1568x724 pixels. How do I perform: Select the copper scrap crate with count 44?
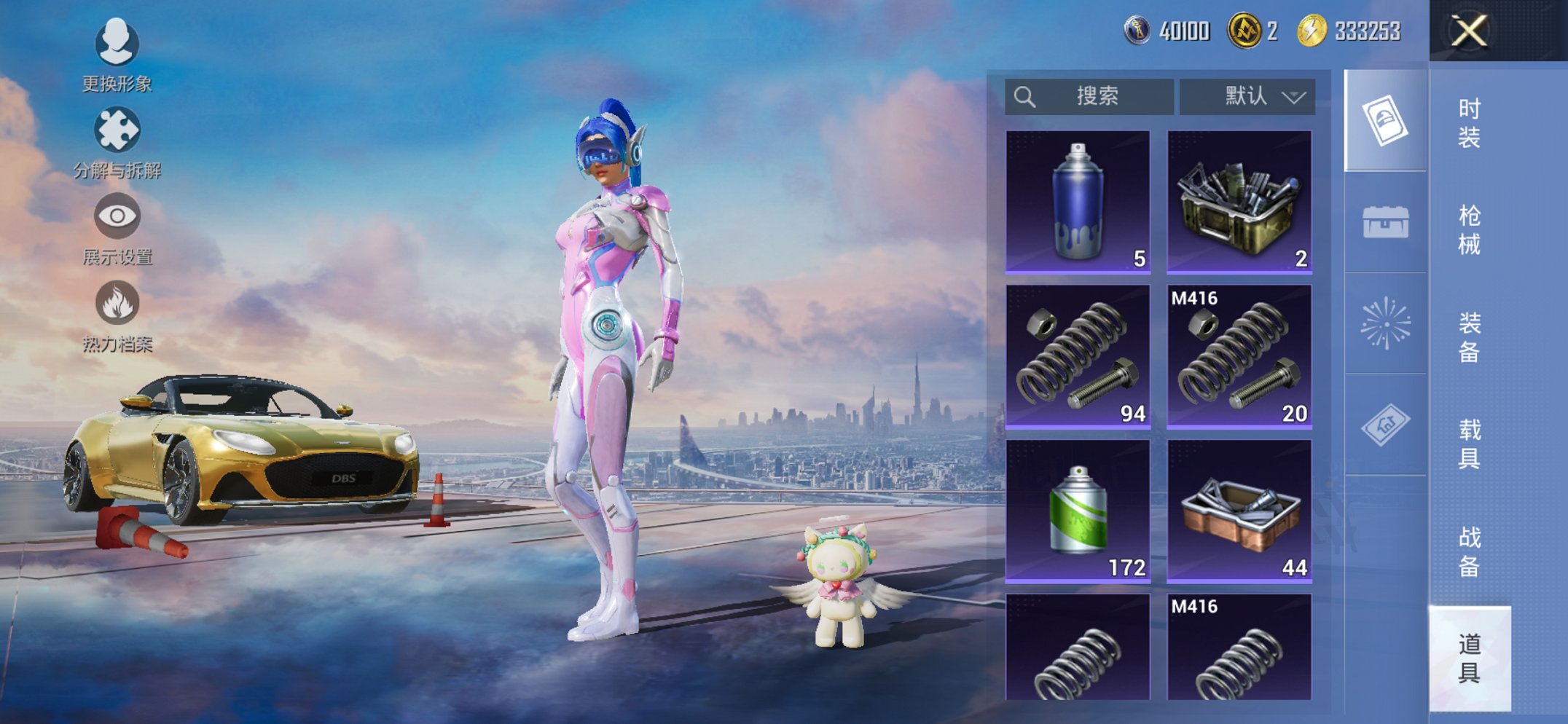click(x=1239, y=511)
